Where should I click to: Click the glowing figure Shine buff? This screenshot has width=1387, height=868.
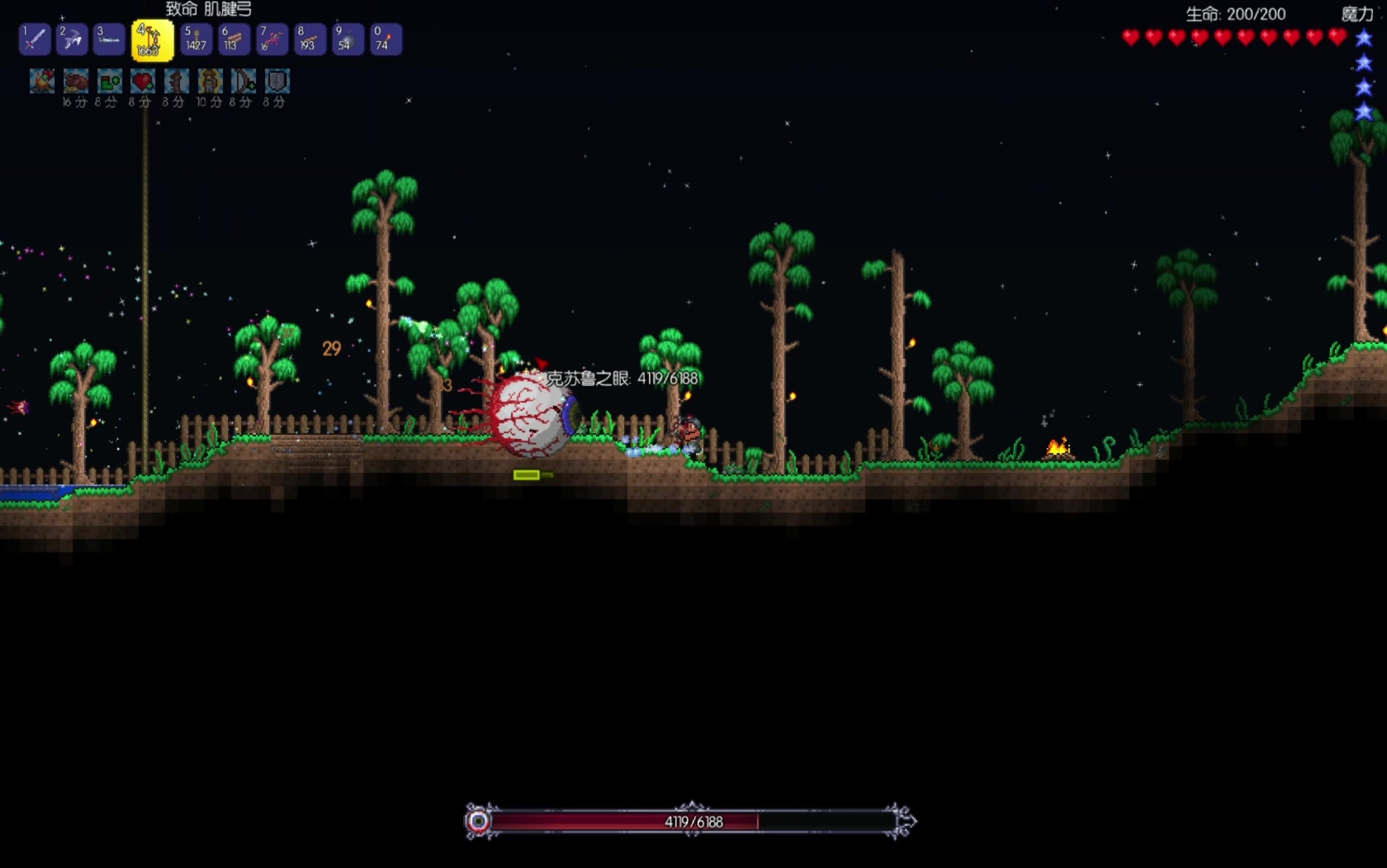(210, 81)
